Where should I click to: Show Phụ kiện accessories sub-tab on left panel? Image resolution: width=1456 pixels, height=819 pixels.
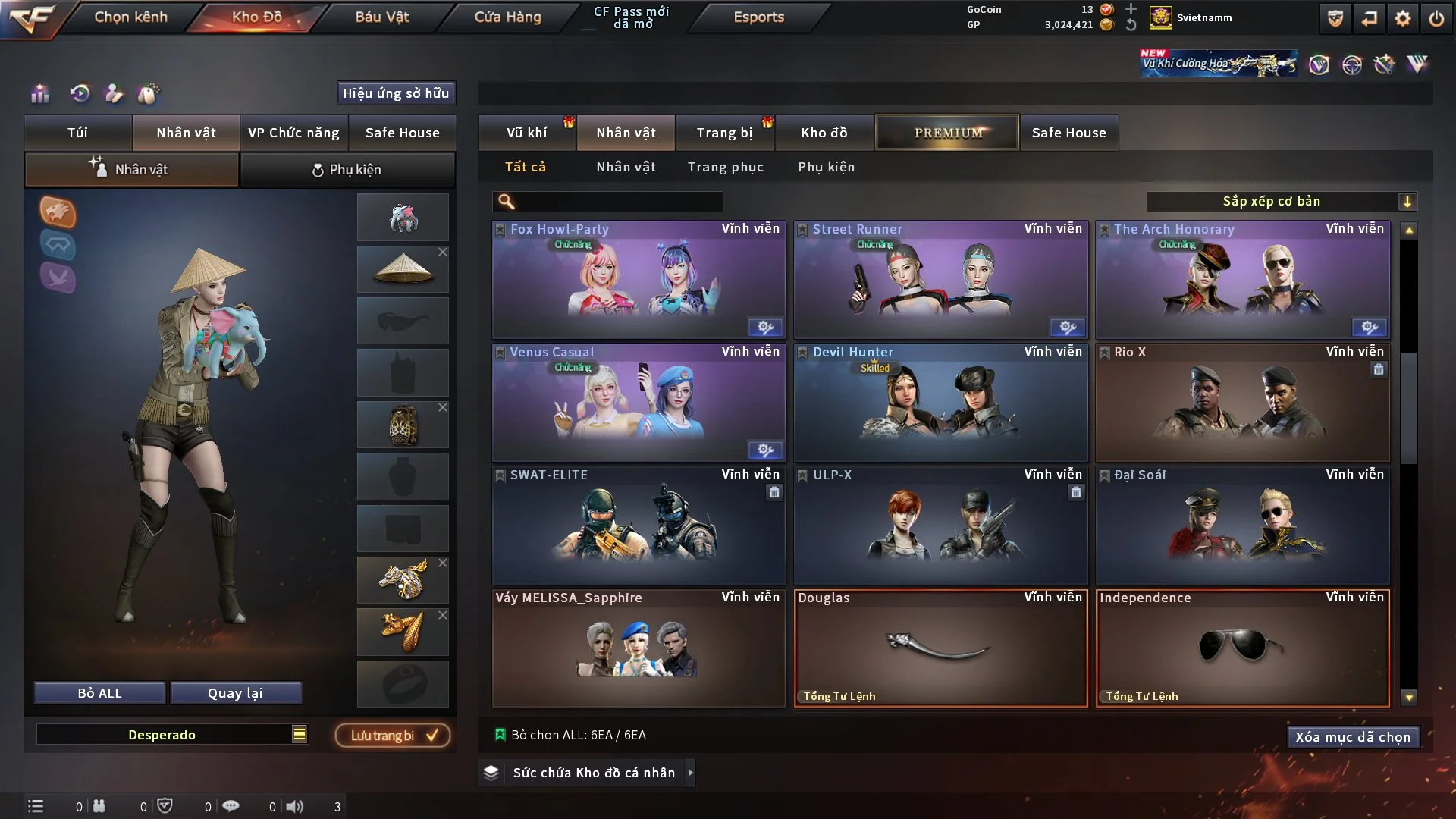pos(347,170)
